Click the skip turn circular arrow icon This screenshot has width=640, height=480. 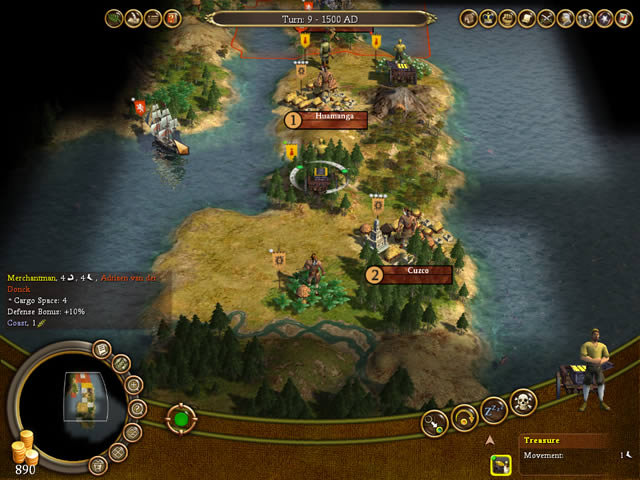465,417
